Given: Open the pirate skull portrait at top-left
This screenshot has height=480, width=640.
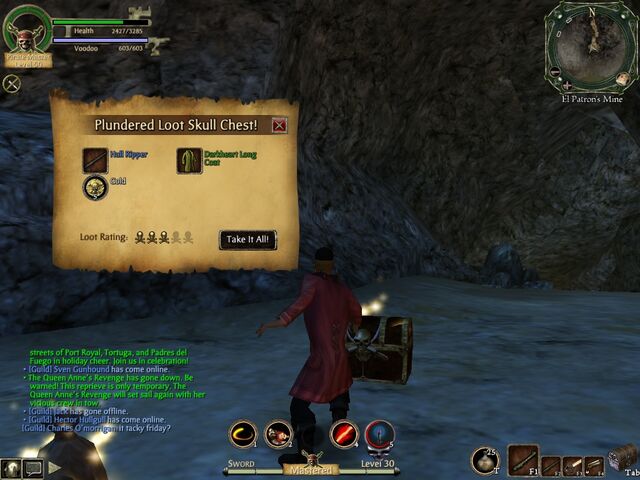Looking at the screenshot, I should (25, 30).
